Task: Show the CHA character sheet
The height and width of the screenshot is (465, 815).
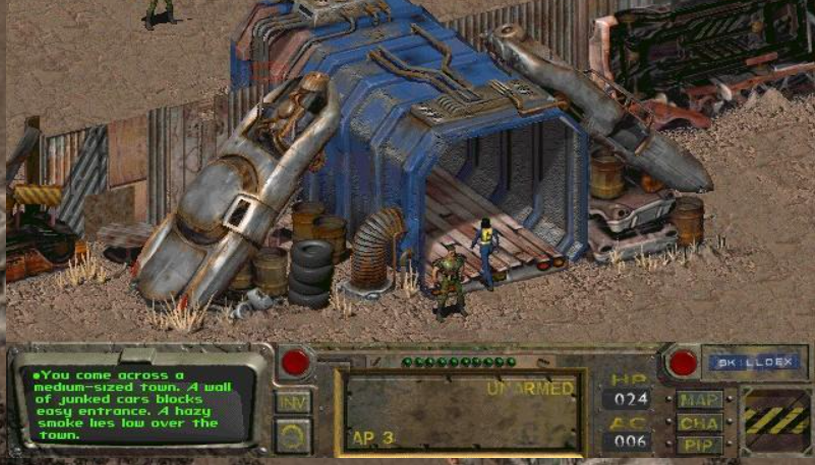Action: coord(700,422)
